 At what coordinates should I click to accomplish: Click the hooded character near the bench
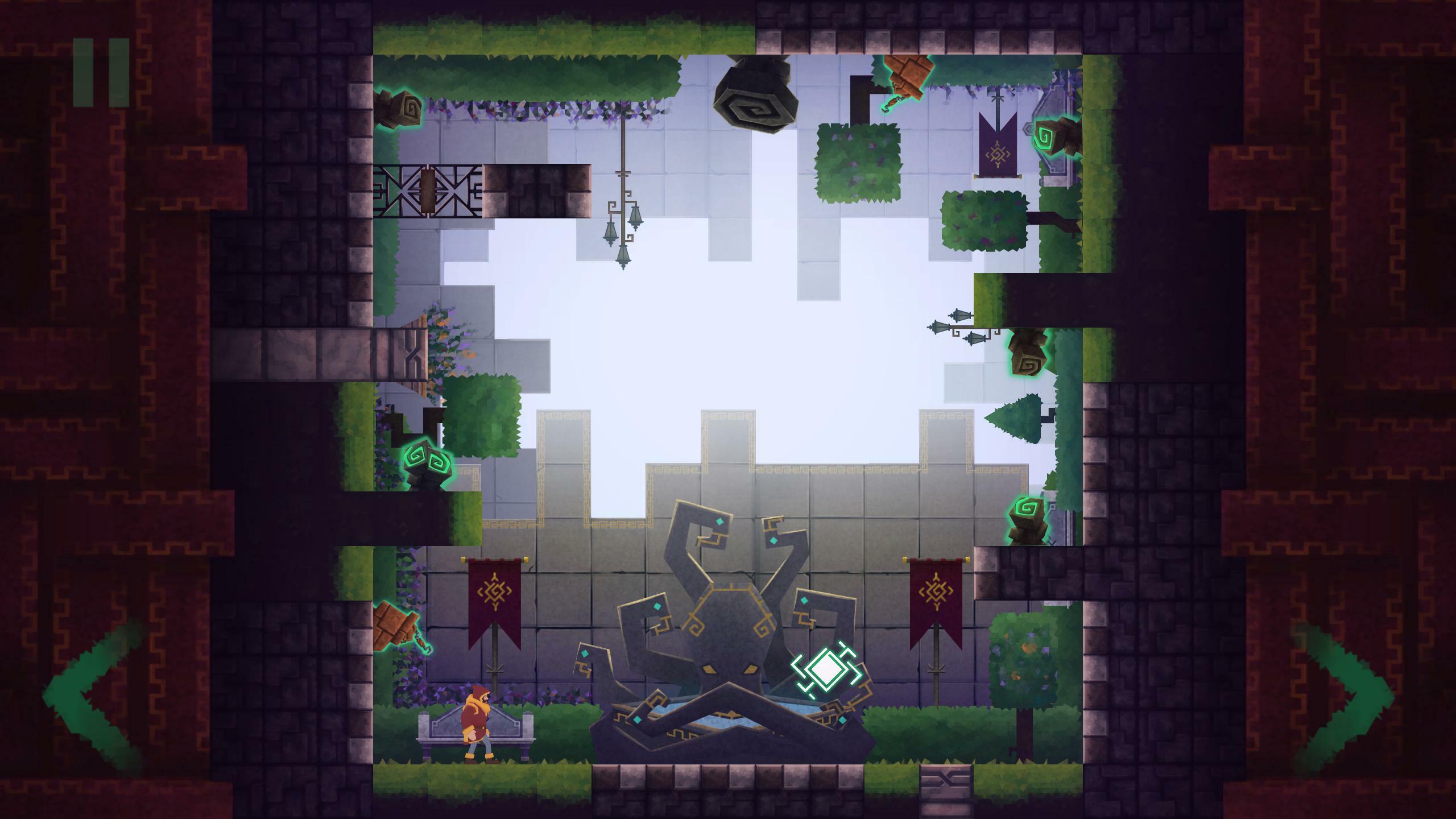tap(477, 722)
